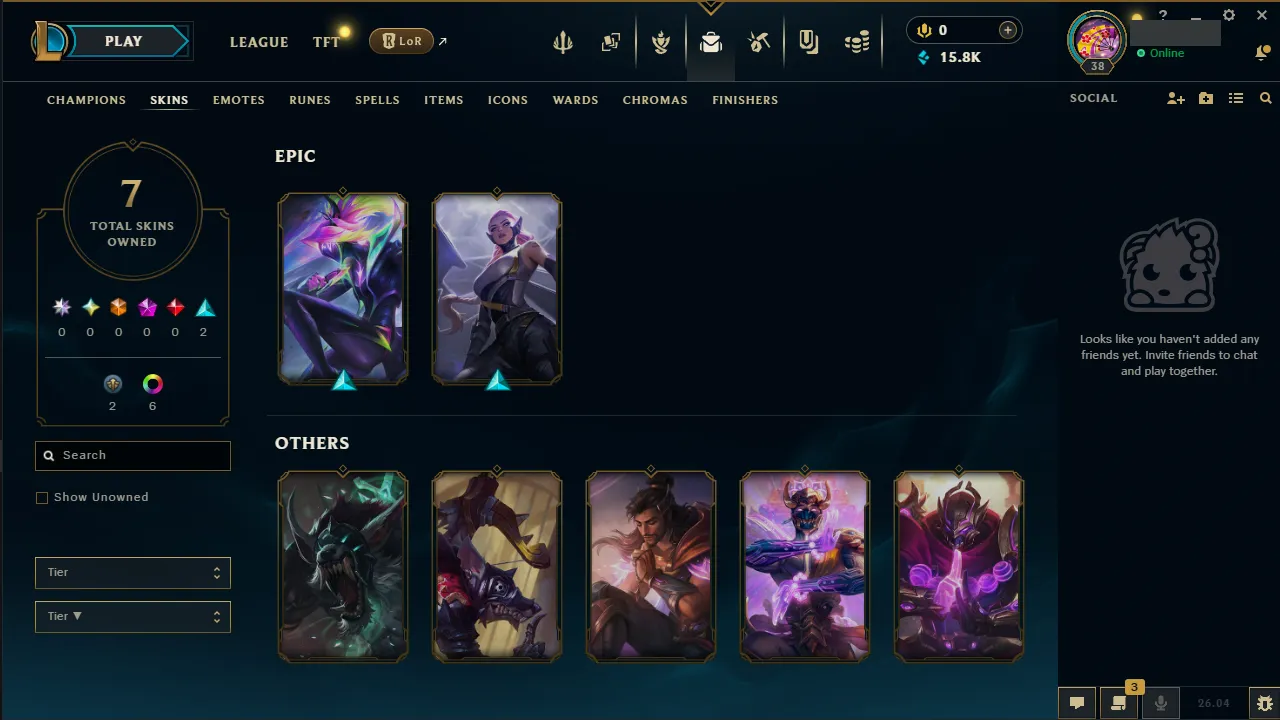Open the bug report icon
The height and width of the screenshot is (720, 1280).
click(x=1263, y=702)
